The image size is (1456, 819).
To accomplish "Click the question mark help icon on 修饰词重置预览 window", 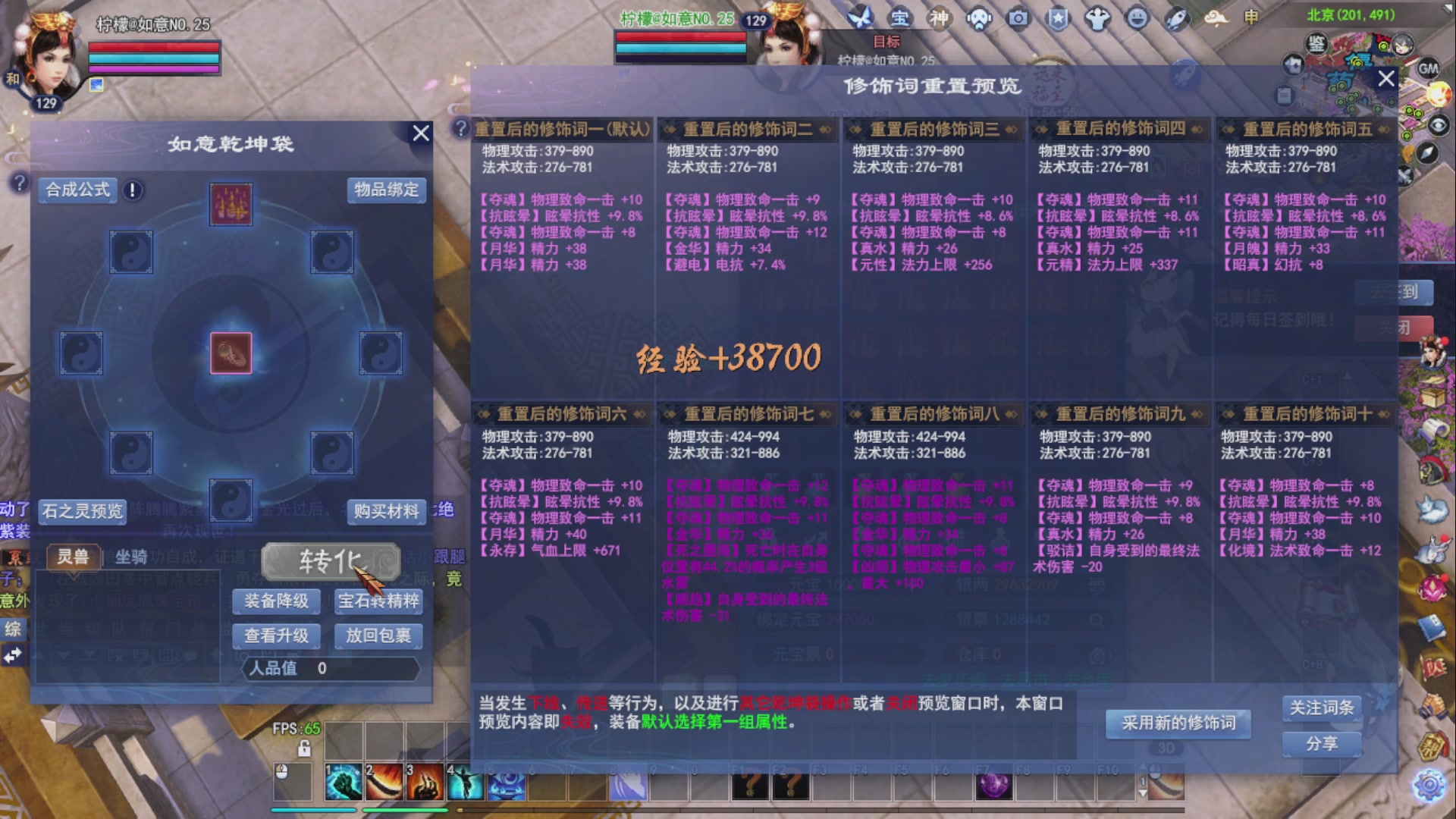I will coord(460,127).
